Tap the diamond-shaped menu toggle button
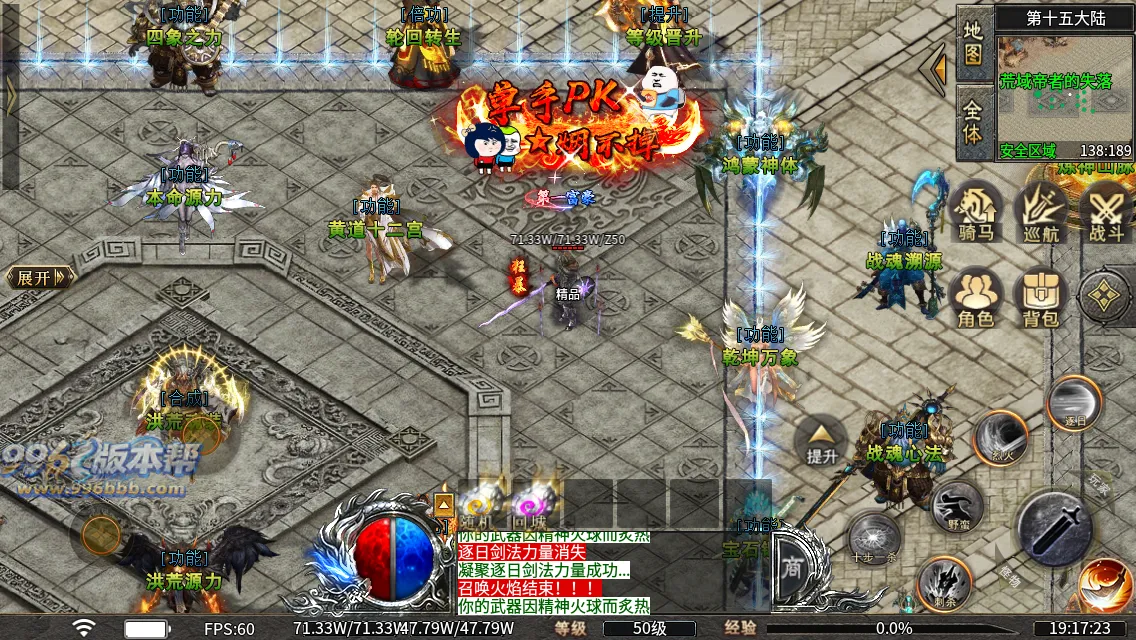Viewport: 1136px width, 640px height. pos(1104,296)
